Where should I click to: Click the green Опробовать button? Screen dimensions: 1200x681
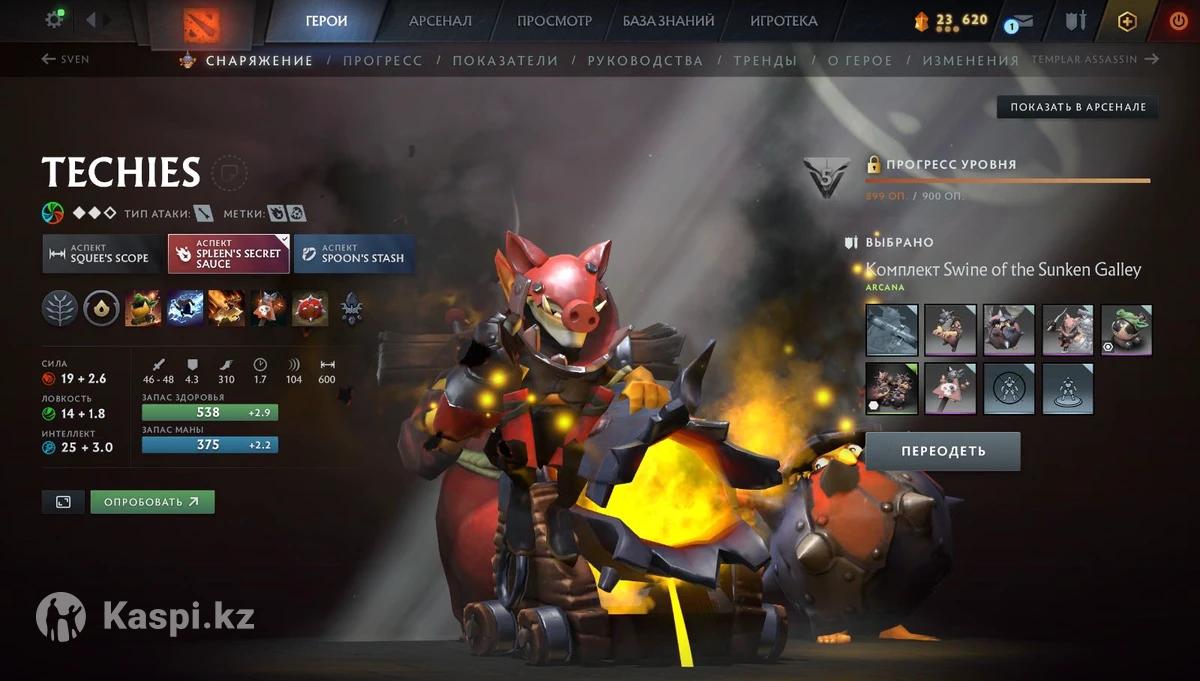click(x=152, y=502)
